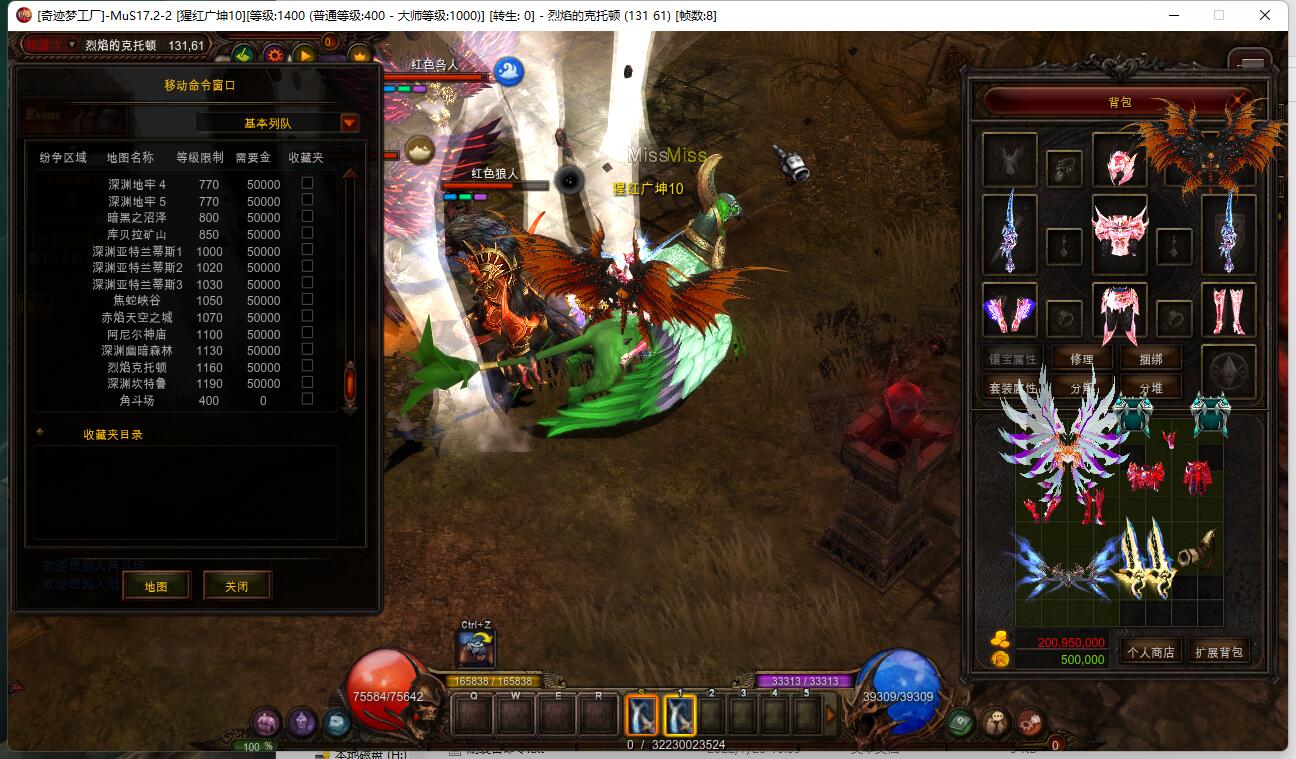Tick the favorite checkbox for 库贝拉矿山
This screenshot has width=1296, height=759.
click(x=307, y=233)
